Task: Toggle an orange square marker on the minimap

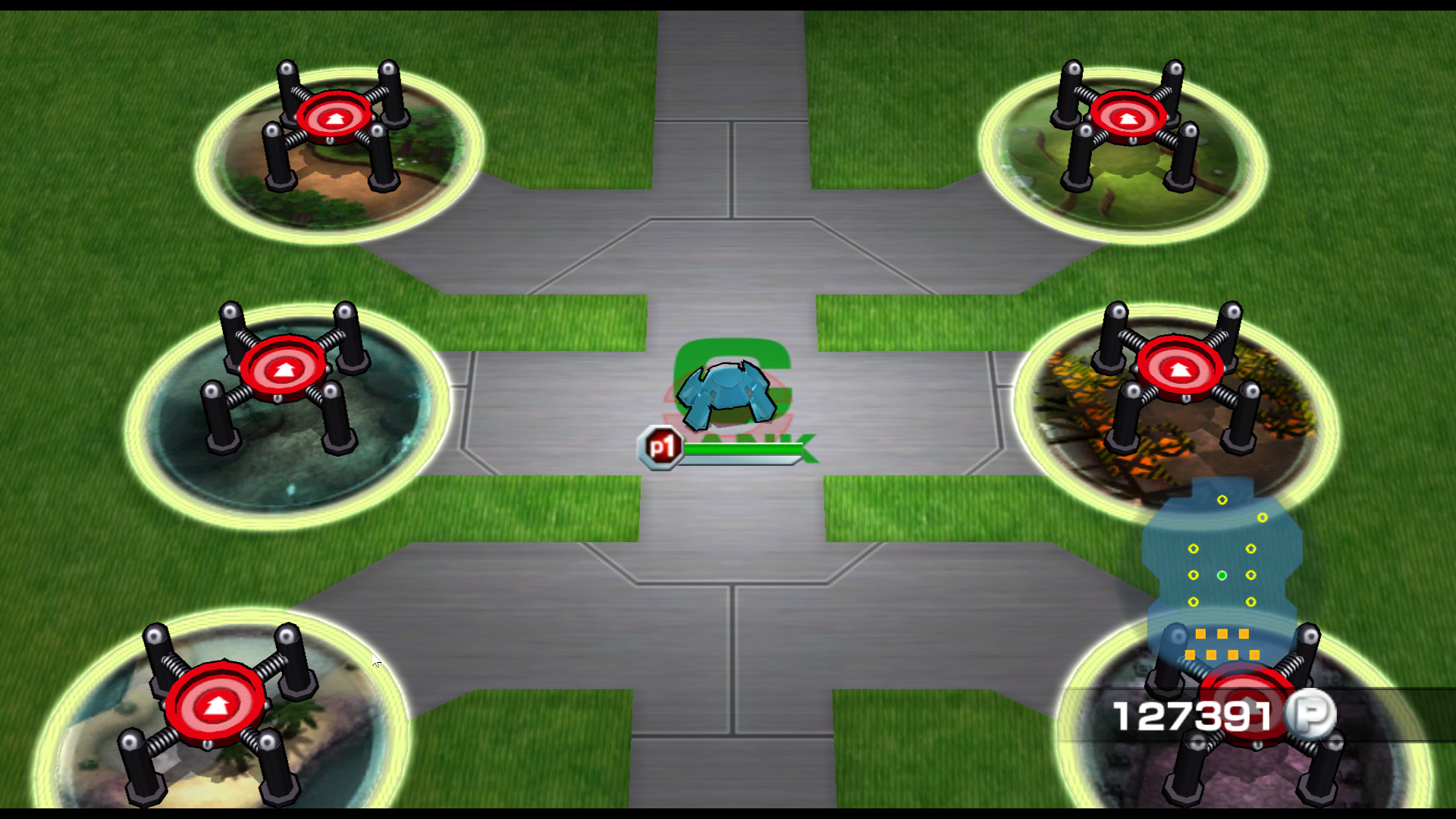Action: click(1201, 634)
